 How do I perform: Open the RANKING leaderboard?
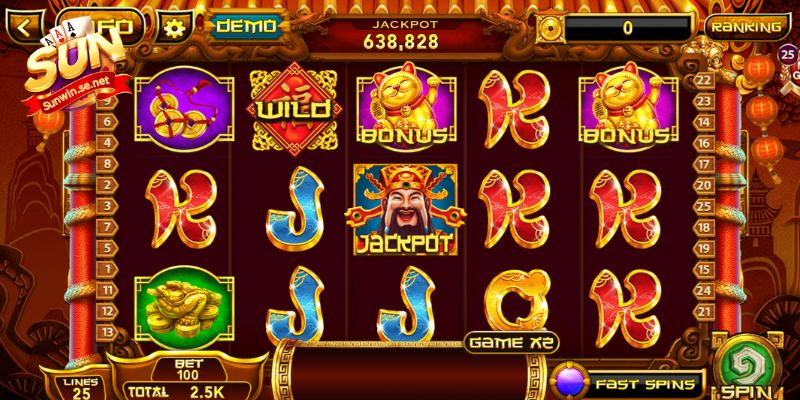click(x=747, y=27)
